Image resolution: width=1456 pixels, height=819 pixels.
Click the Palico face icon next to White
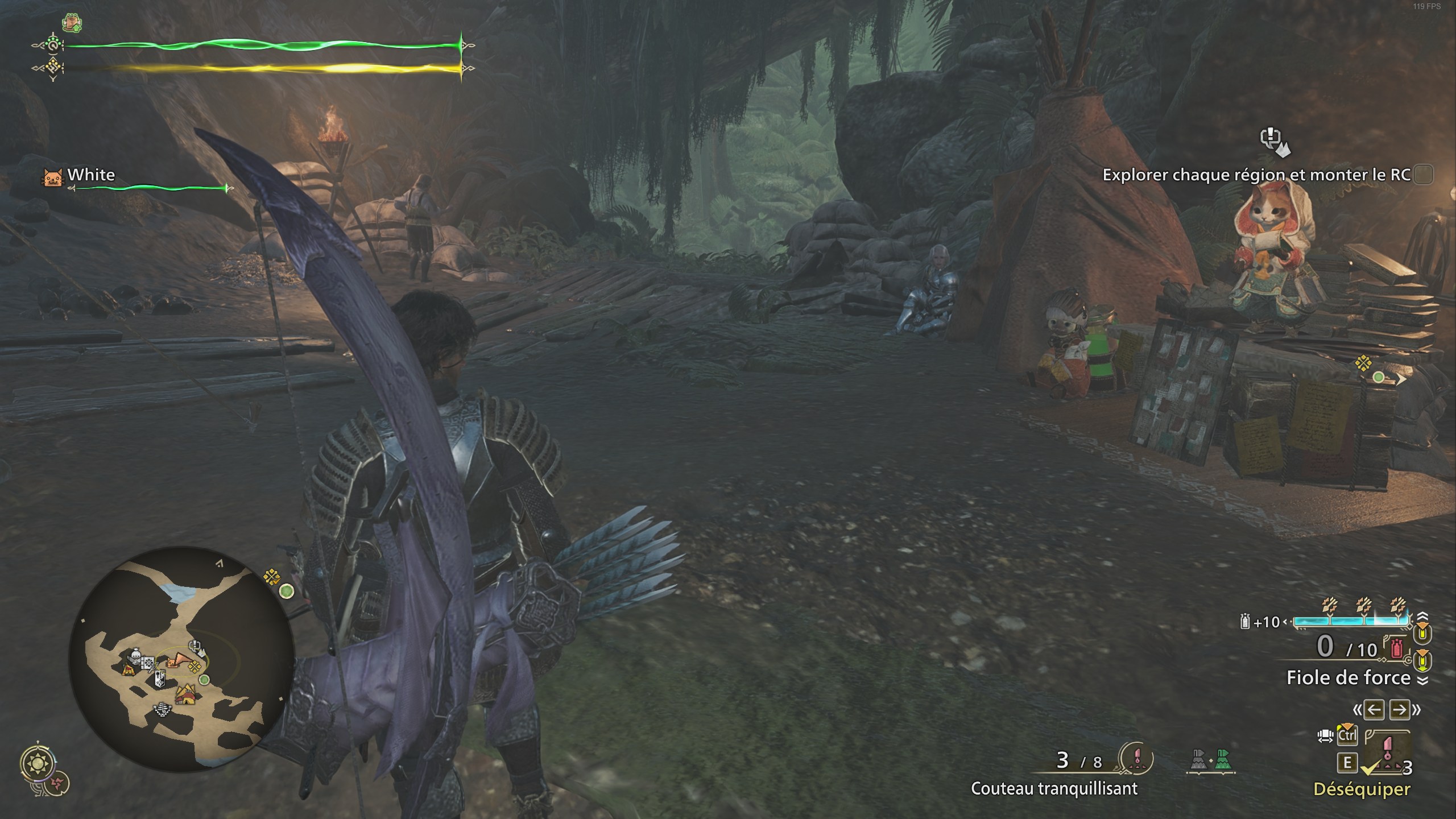(52, 176)
